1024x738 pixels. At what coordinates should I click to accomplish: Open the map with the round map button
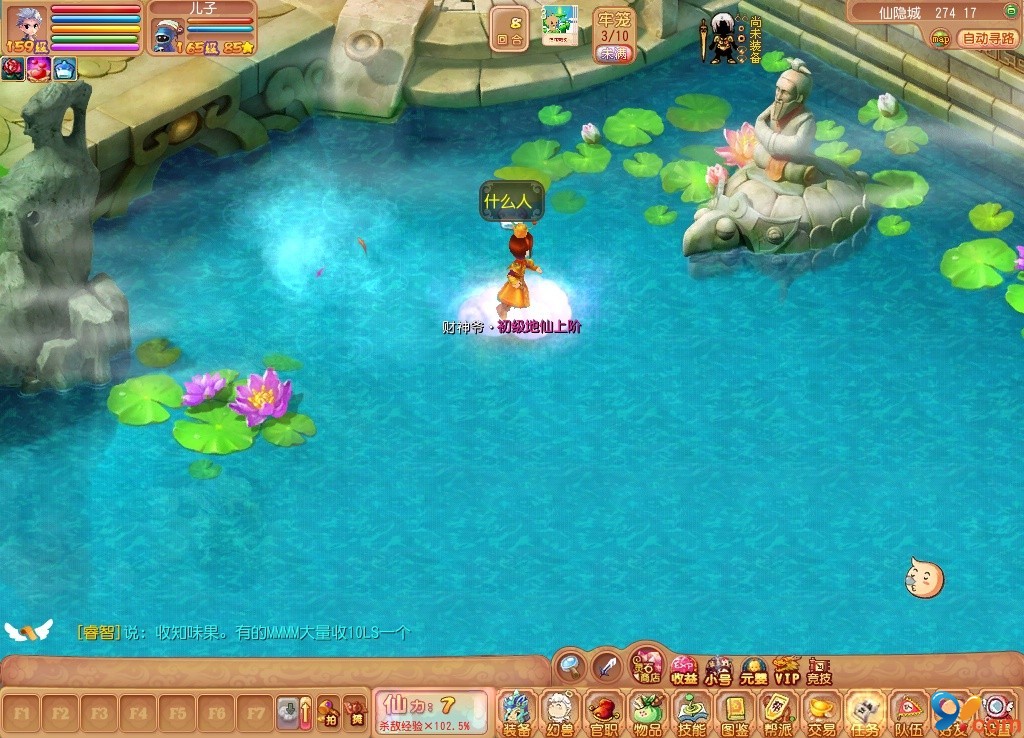pyautogui.click(x=940, y=38)
